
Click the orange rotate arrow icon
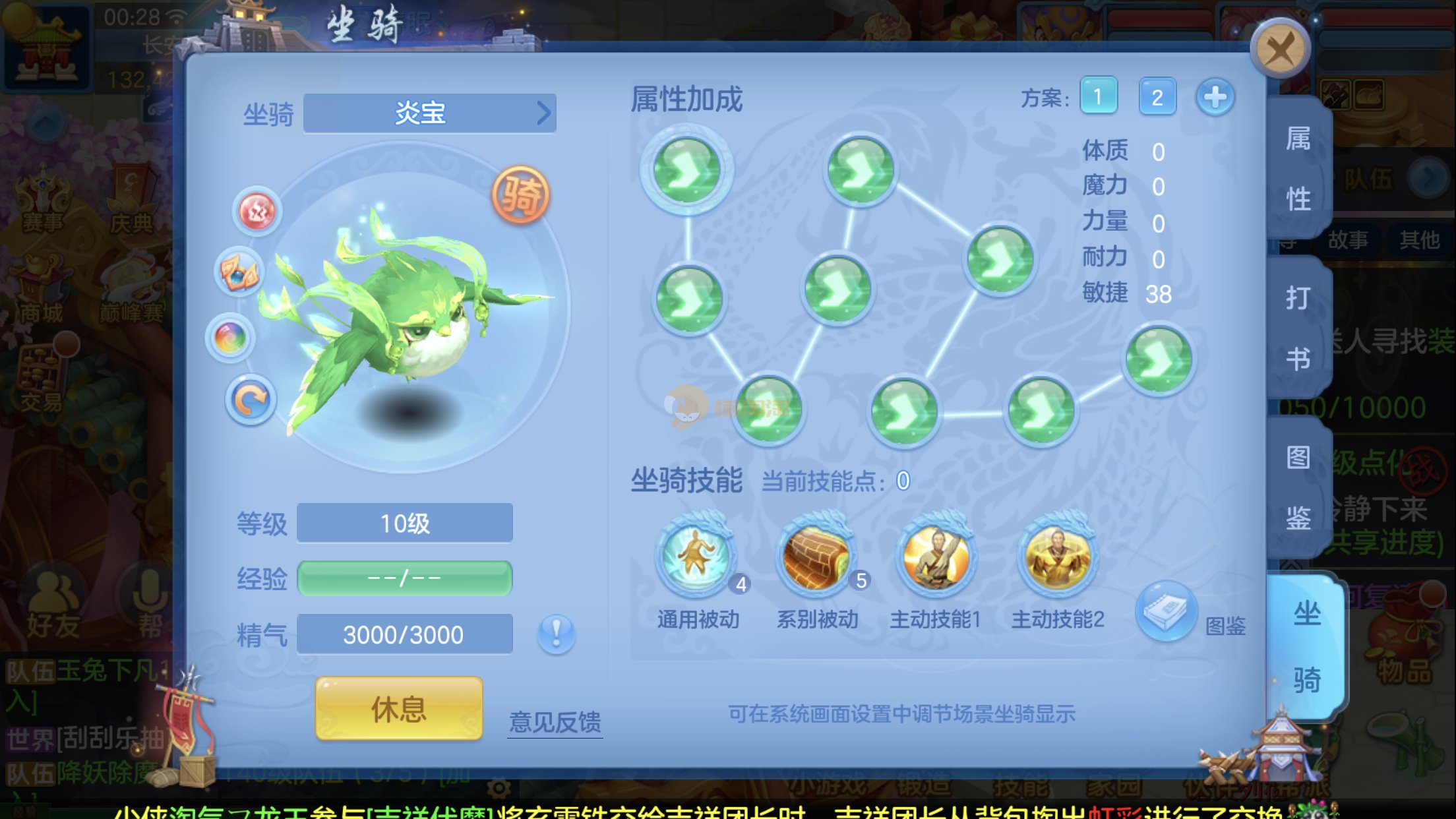coord(250,400)
